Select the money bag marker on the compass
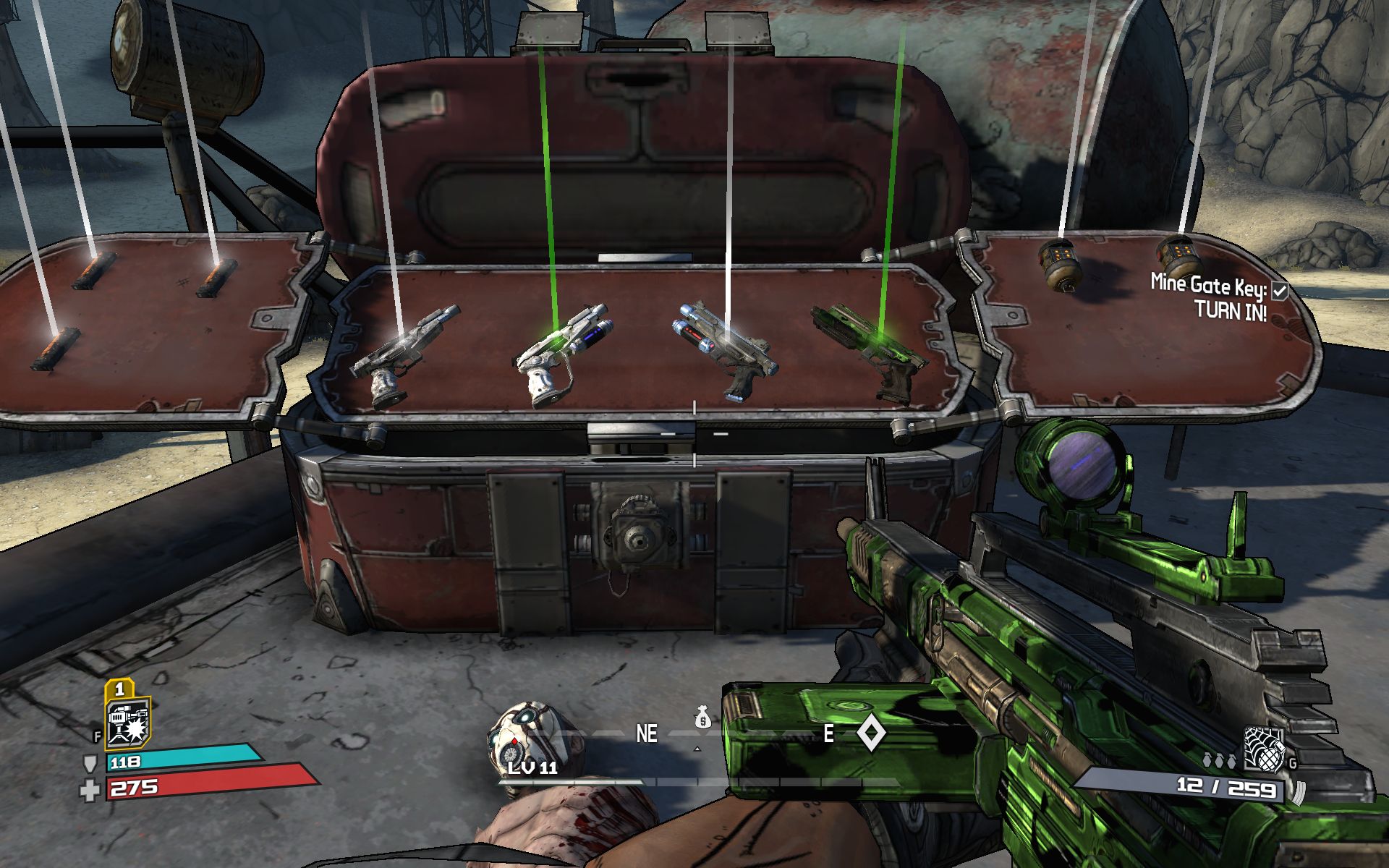Viewport: 1389px width, 868px height. click(x=702, y=717)
